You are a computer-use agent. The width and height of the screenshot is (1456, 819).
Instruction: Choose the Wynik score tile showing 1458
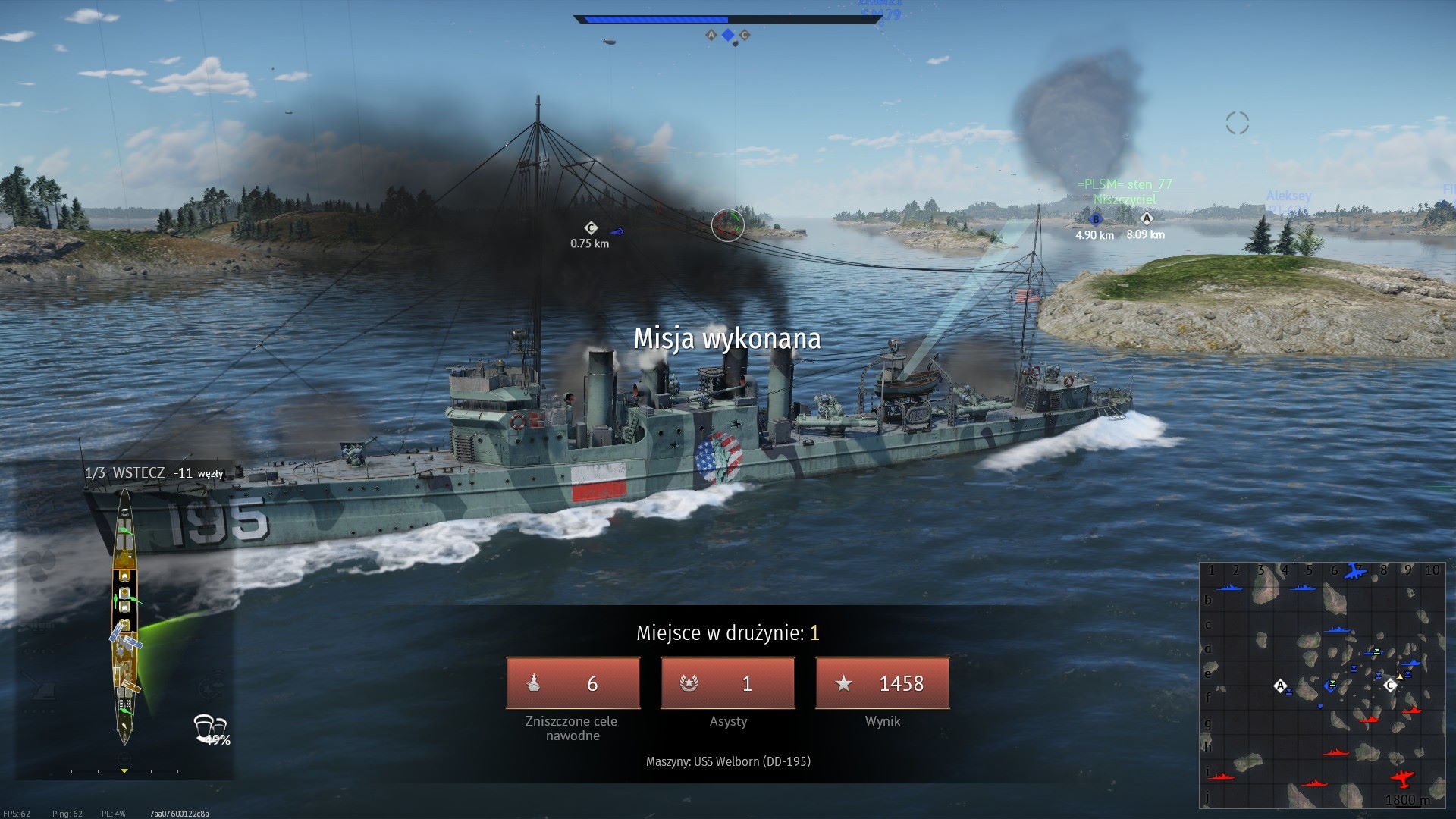click(882, 683)
